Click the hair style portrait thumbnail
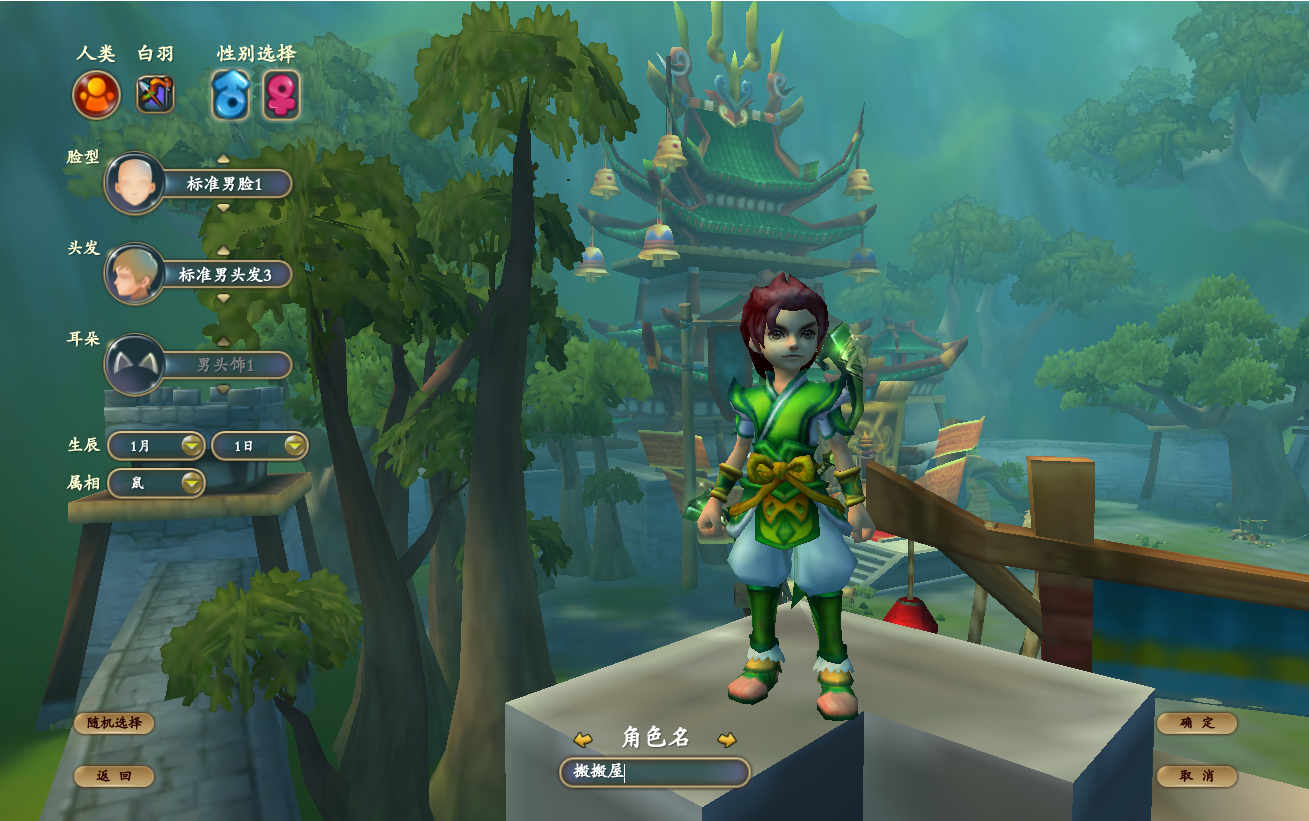1309x821 pixels. 134,274
